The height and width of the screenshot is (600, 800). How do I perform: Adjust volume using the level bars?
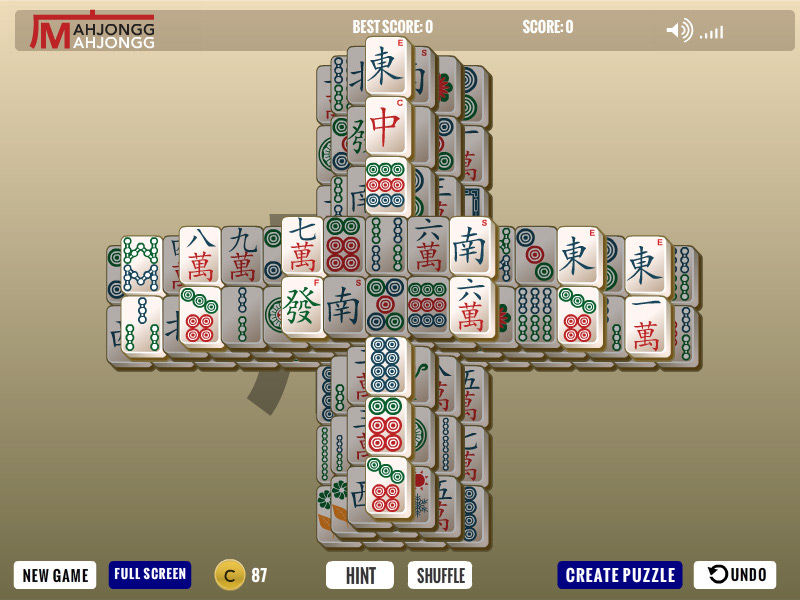coord(711,33)
